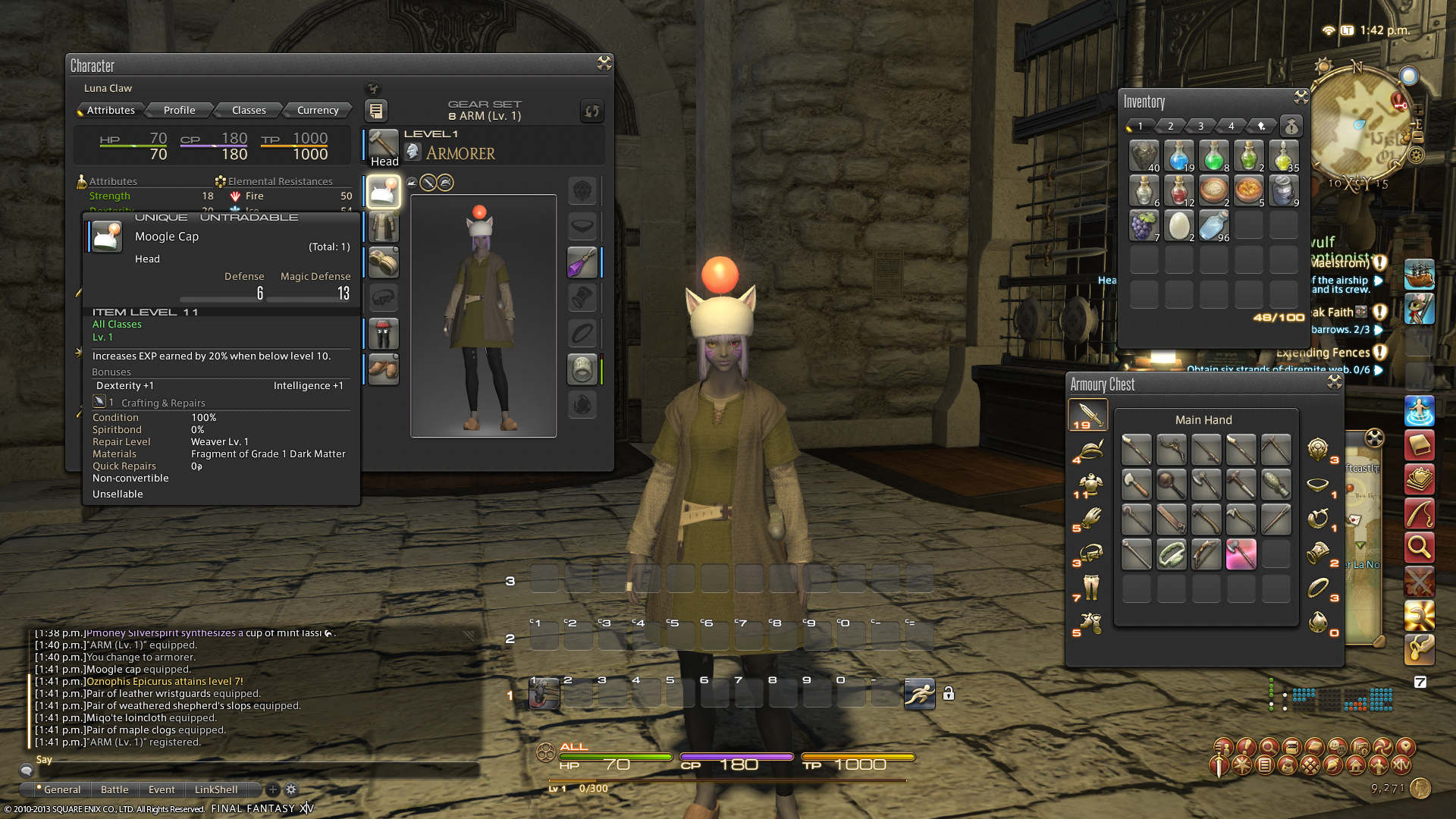Screen dimensions: 1456x819
Task: Switch chat to the Event tab
Action: point(162,789)
